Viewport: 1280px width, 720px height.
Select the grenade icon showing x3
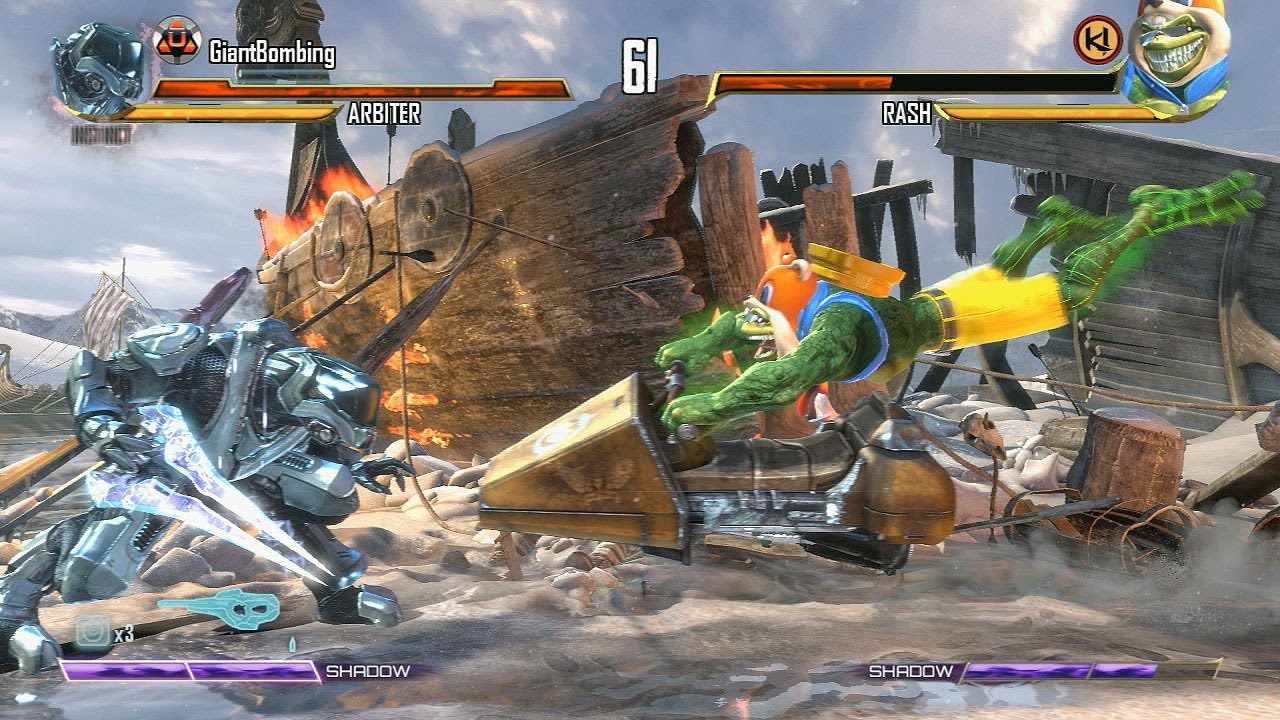click(92, 632)
